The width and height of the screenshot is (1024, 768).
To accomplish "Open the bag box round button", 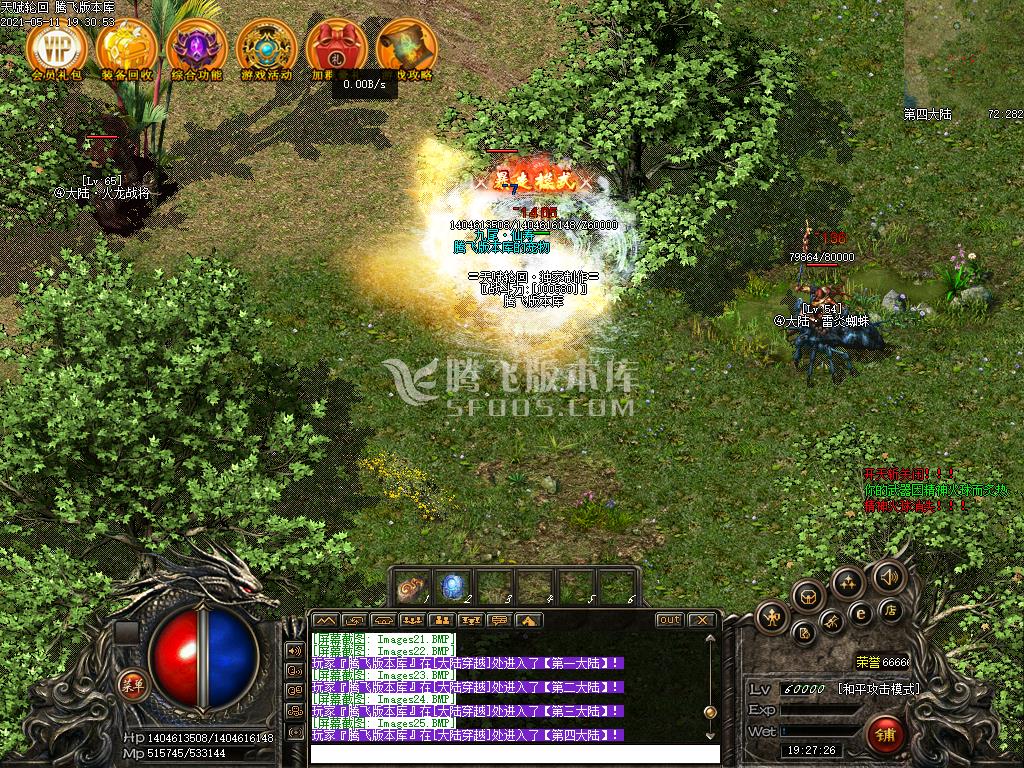I will coord(808,597).
